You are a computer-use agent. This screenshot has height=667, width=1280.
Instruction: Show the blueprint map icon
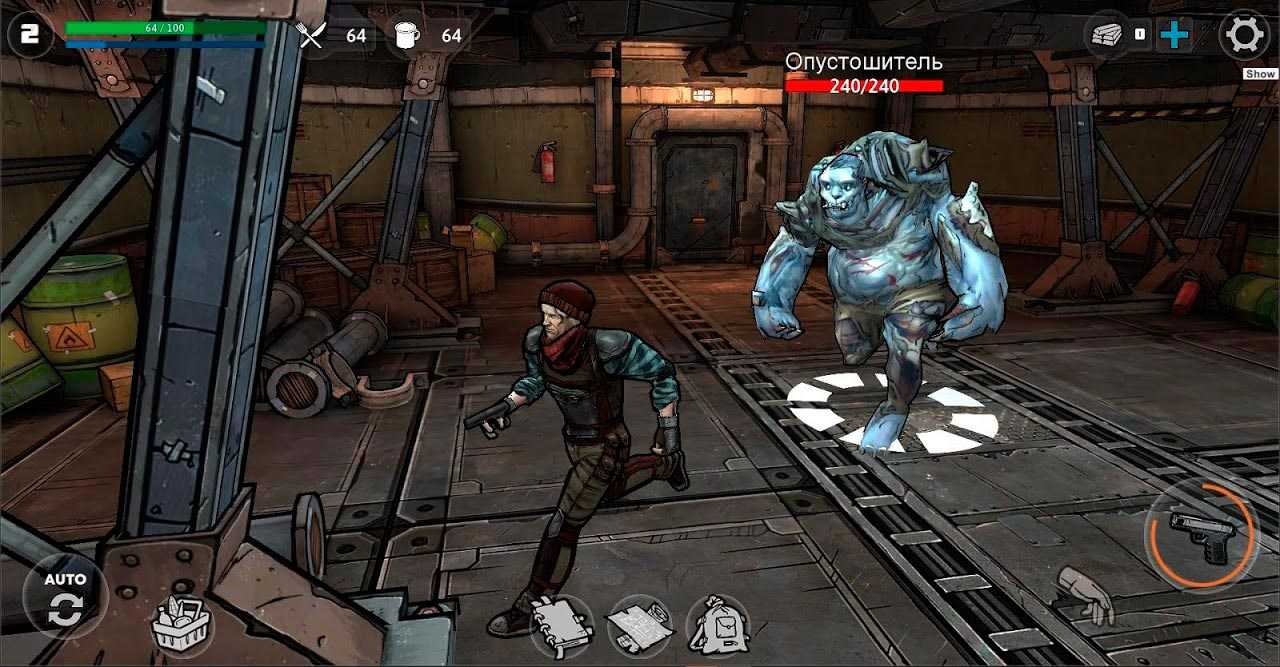[x=639, y=625]
